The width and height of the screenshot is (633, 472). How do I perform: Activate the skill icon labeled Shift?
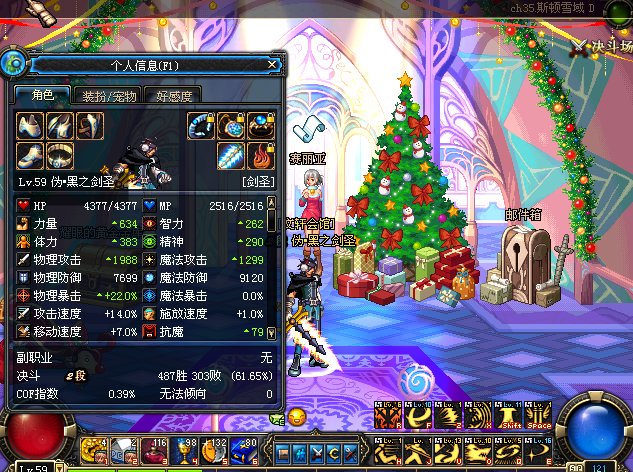[511, 415]
